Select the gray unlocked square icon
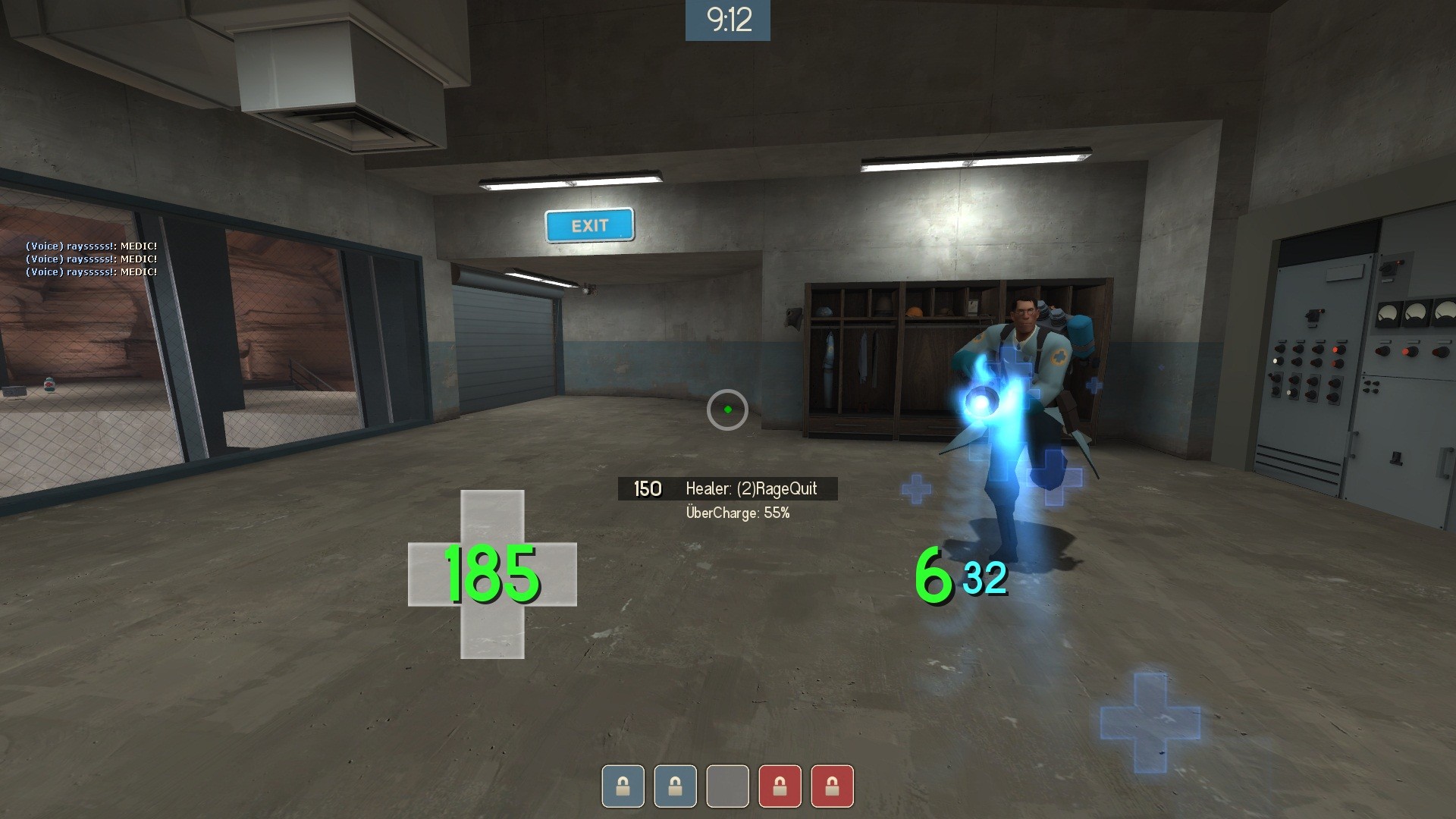 coord(727,786)
